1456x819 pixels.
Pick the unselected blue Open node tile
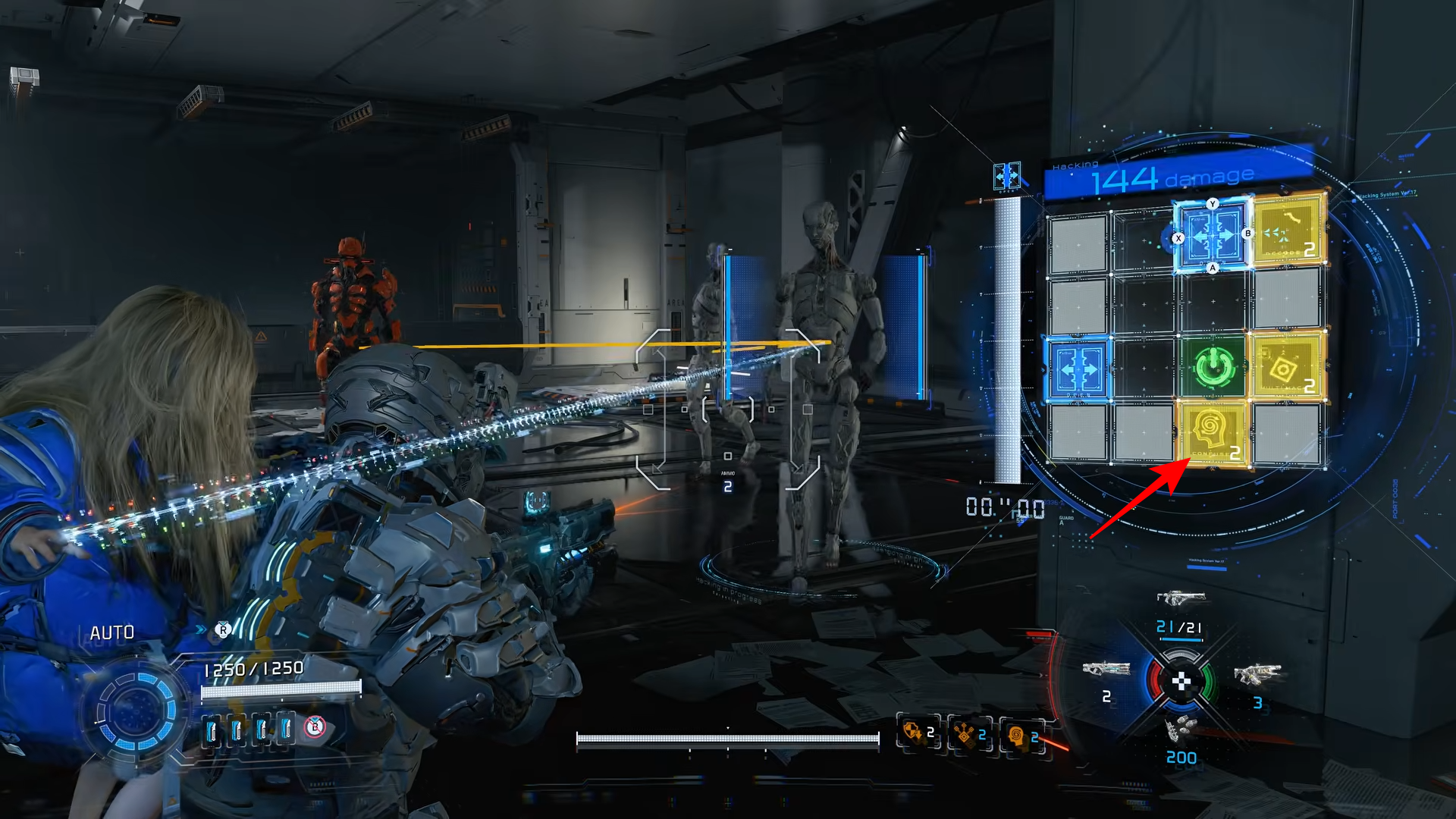pos(1078,369)
